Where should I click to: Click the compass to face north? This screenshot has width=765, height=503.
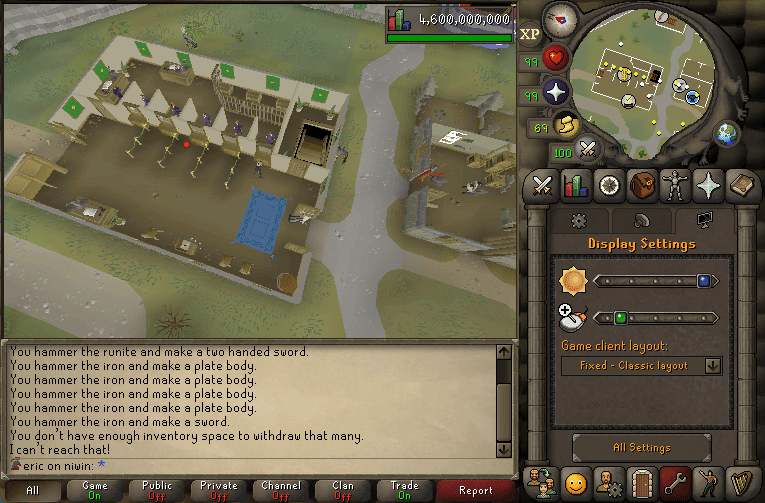pyautogui.click(x=563, y=16)
